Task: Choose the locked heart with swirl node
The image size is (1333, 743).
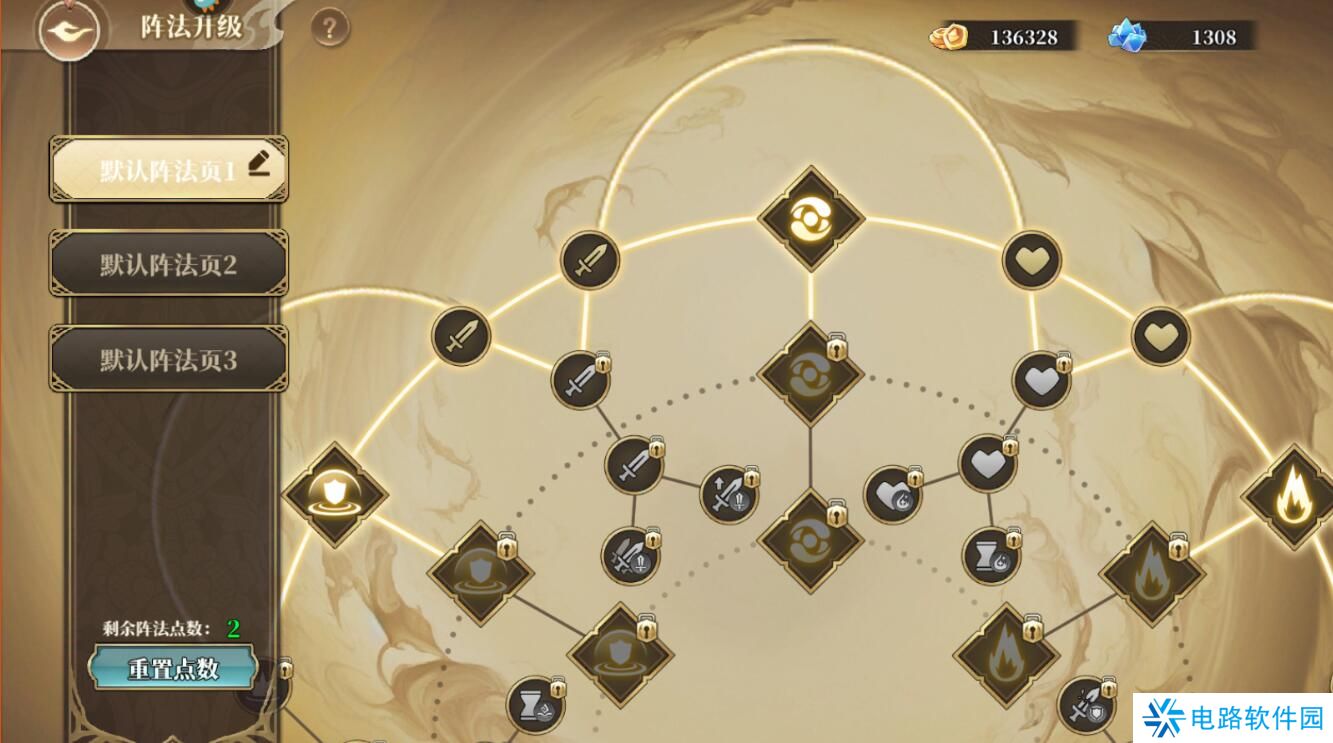Action: tap(892, 495)
